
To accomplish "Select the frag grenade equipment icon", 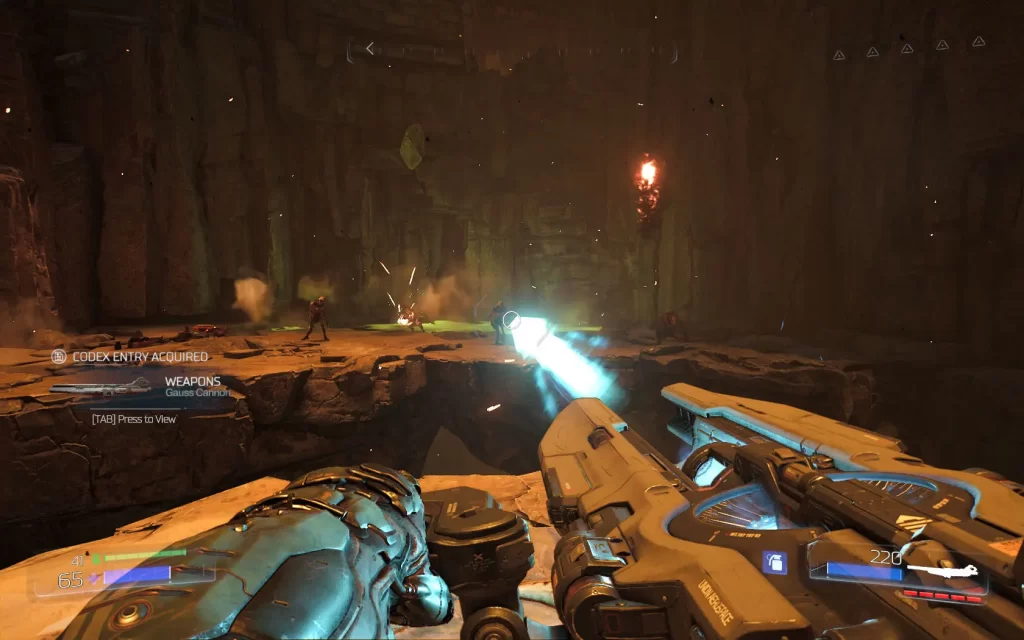I will 775,562.
